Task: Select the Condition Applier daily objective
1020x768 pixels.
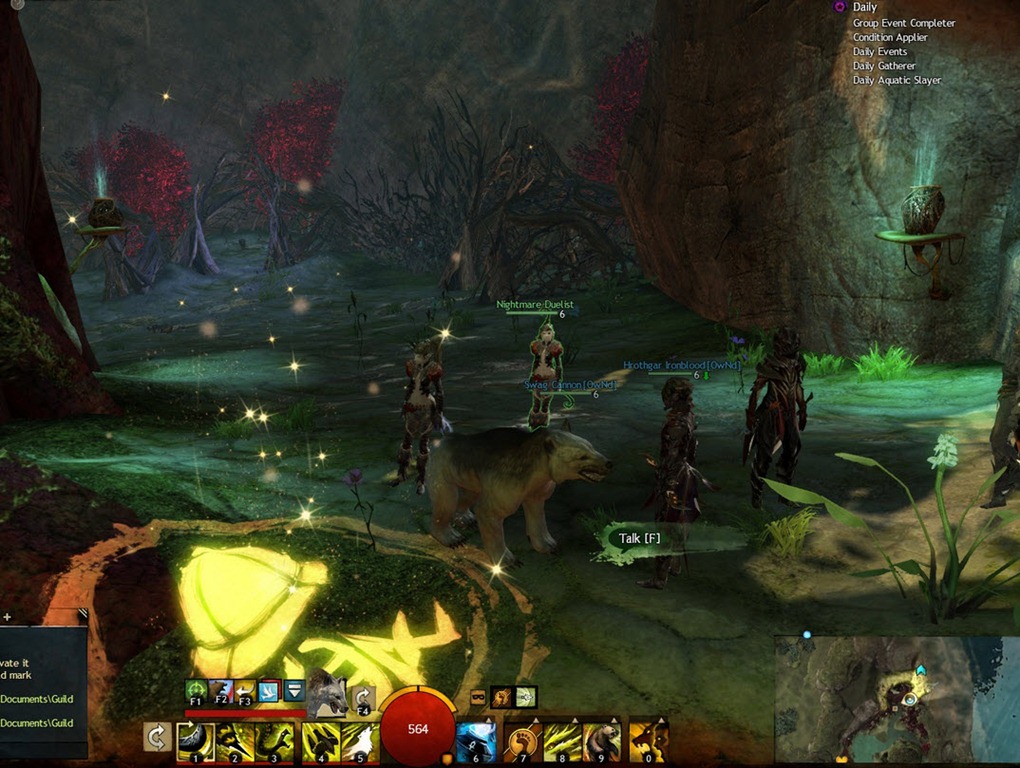Action: tap(890, 37)
